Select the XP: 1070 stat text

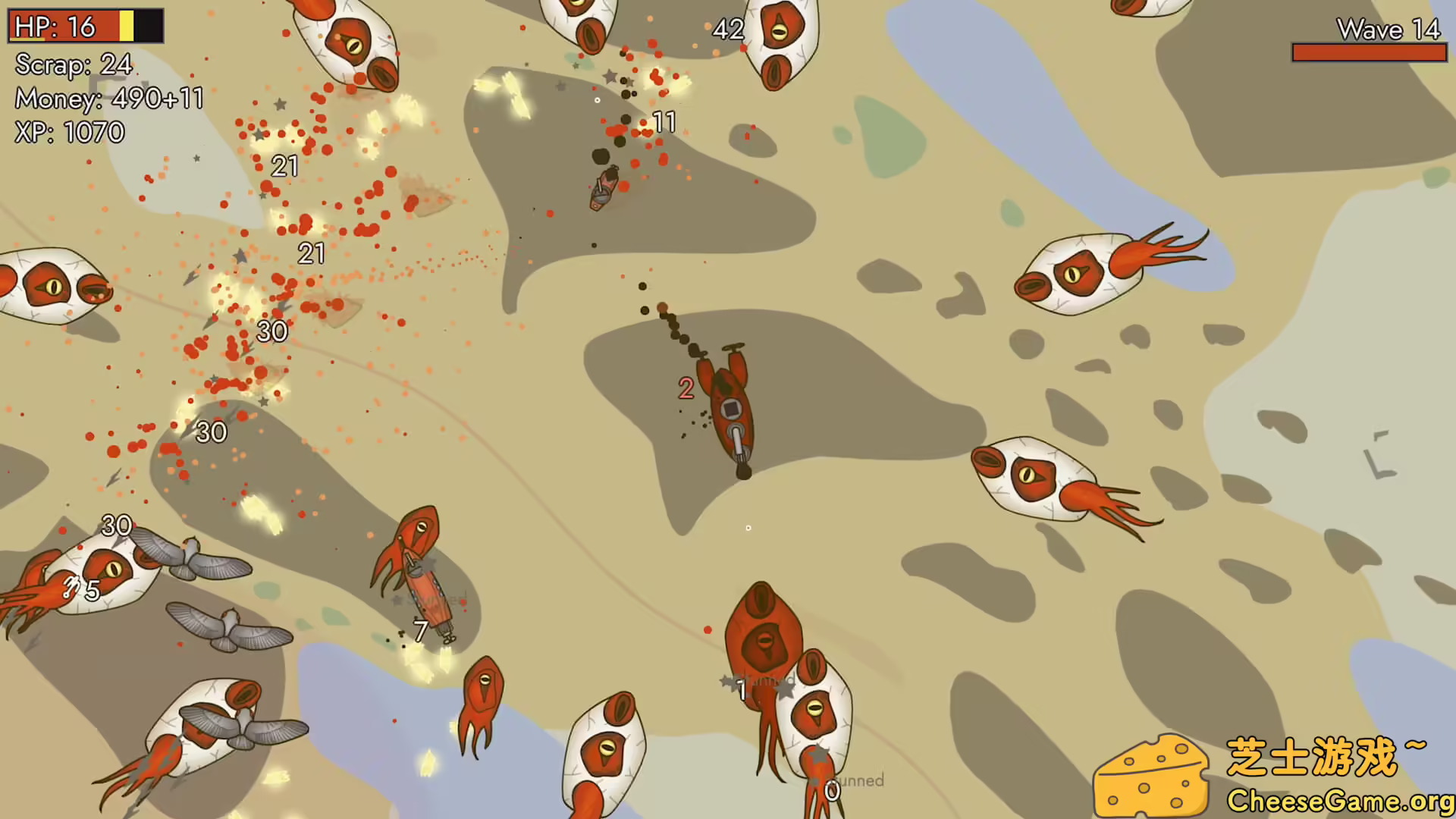click(x=70, y=132)
